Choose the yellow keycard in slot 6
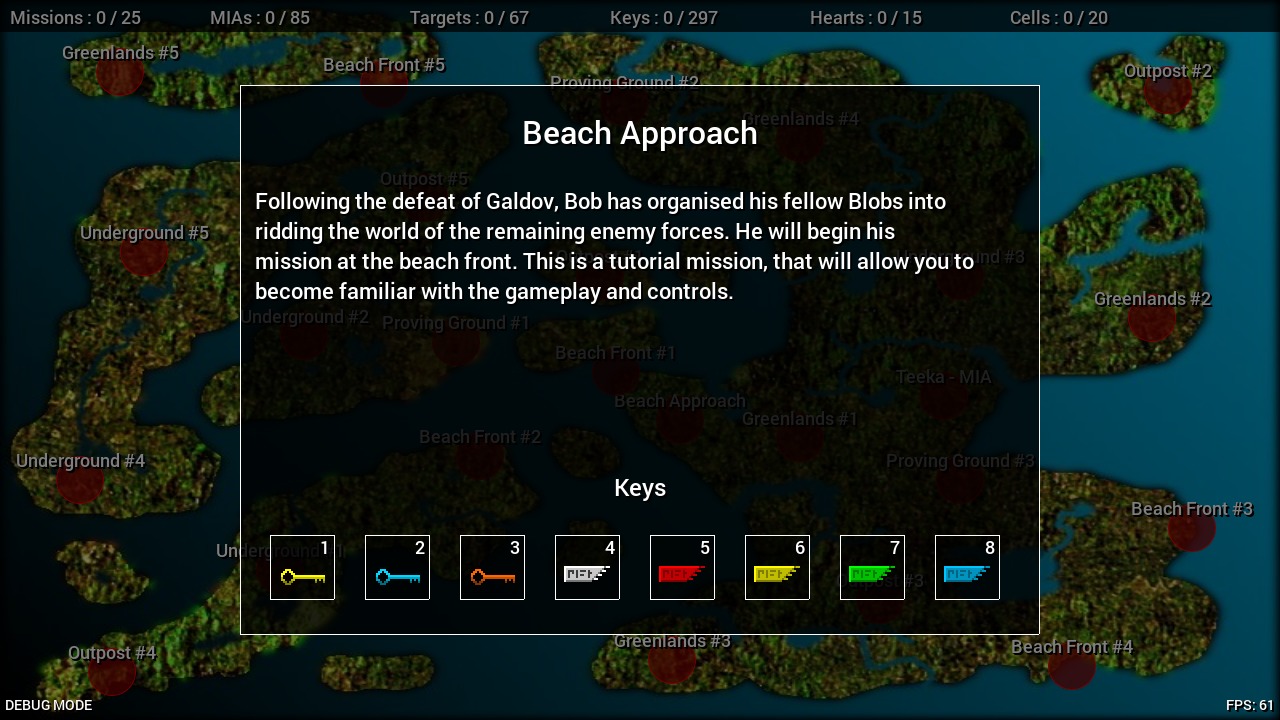 pos(777,568)
